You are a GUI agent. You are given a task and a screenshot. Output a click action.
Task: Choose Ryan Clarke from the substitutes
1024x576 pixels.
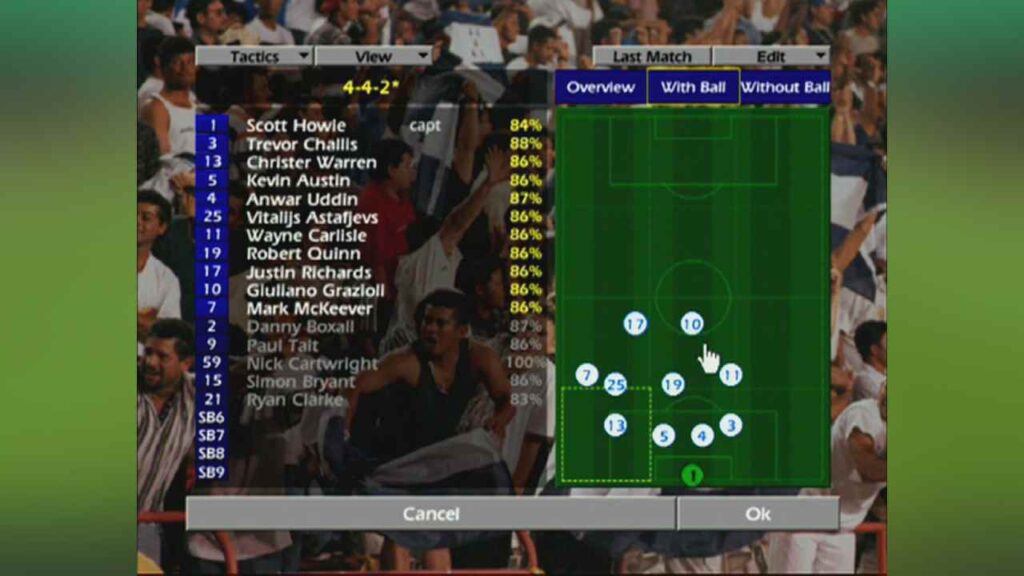295,400
